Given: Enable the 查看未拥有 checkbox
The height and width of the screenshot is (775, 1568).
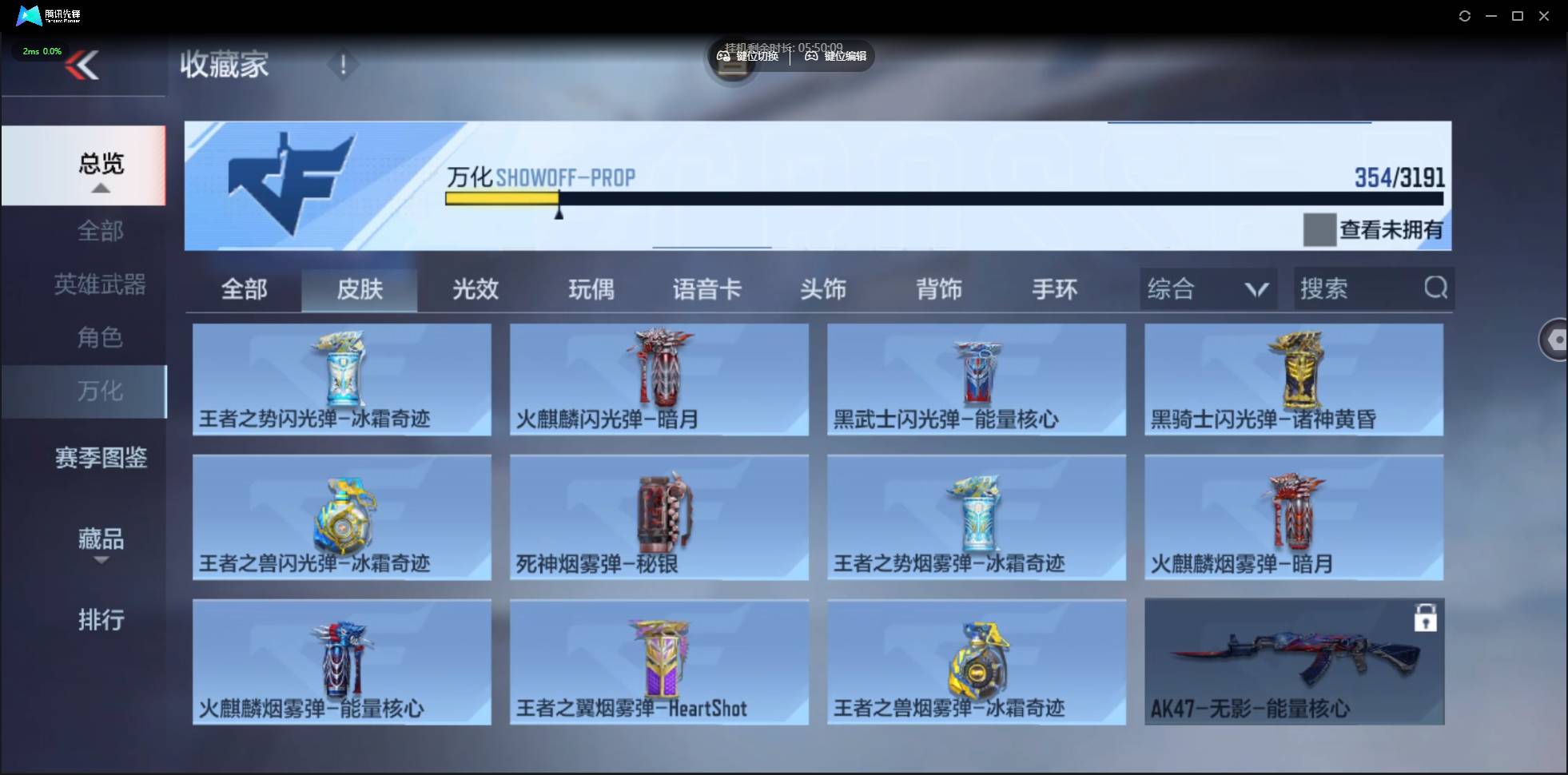Looking at the screenshot, I should click(1319, 230).
